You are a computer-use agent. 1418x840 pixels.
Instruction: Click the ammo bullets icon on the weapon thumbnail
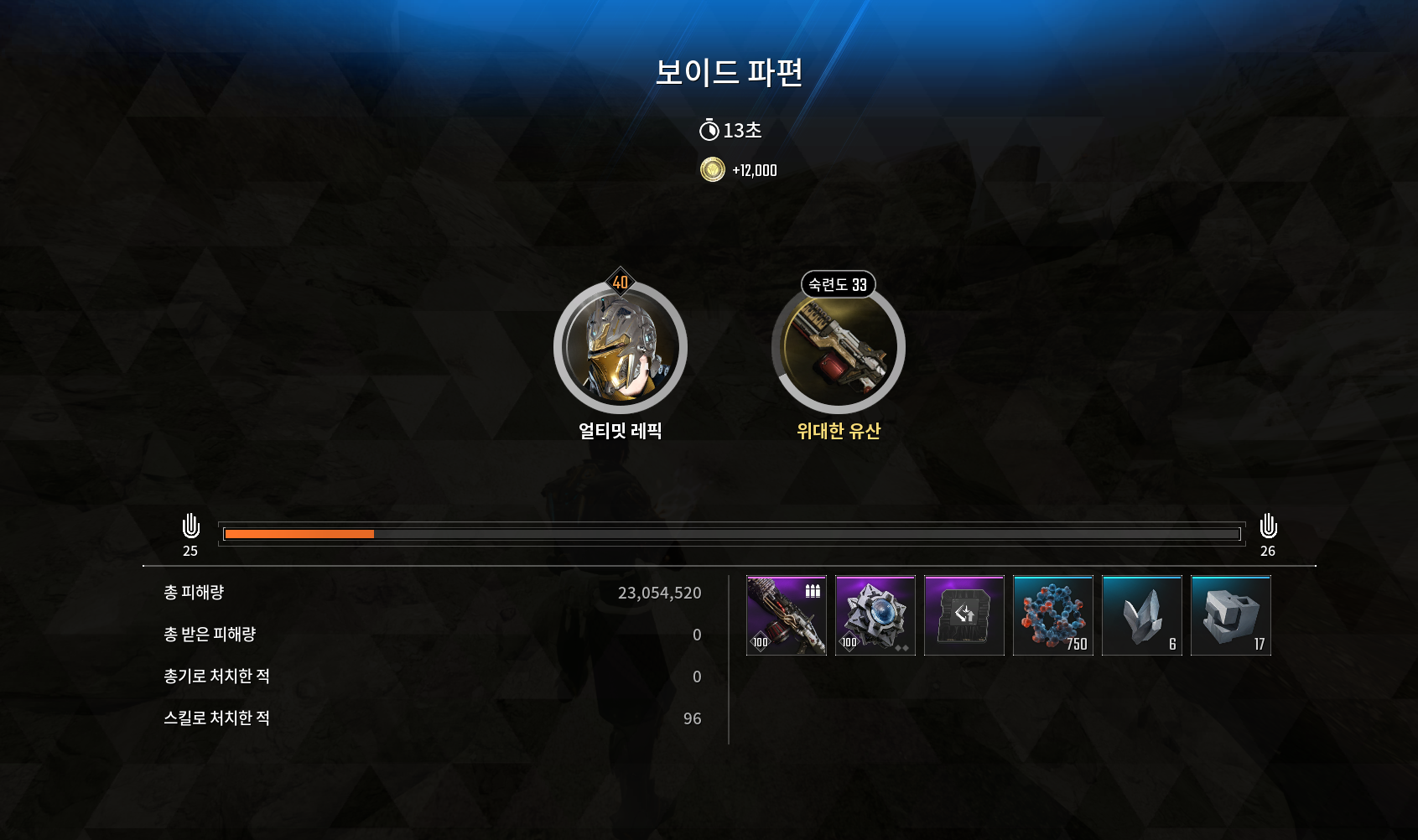(811, 591)
